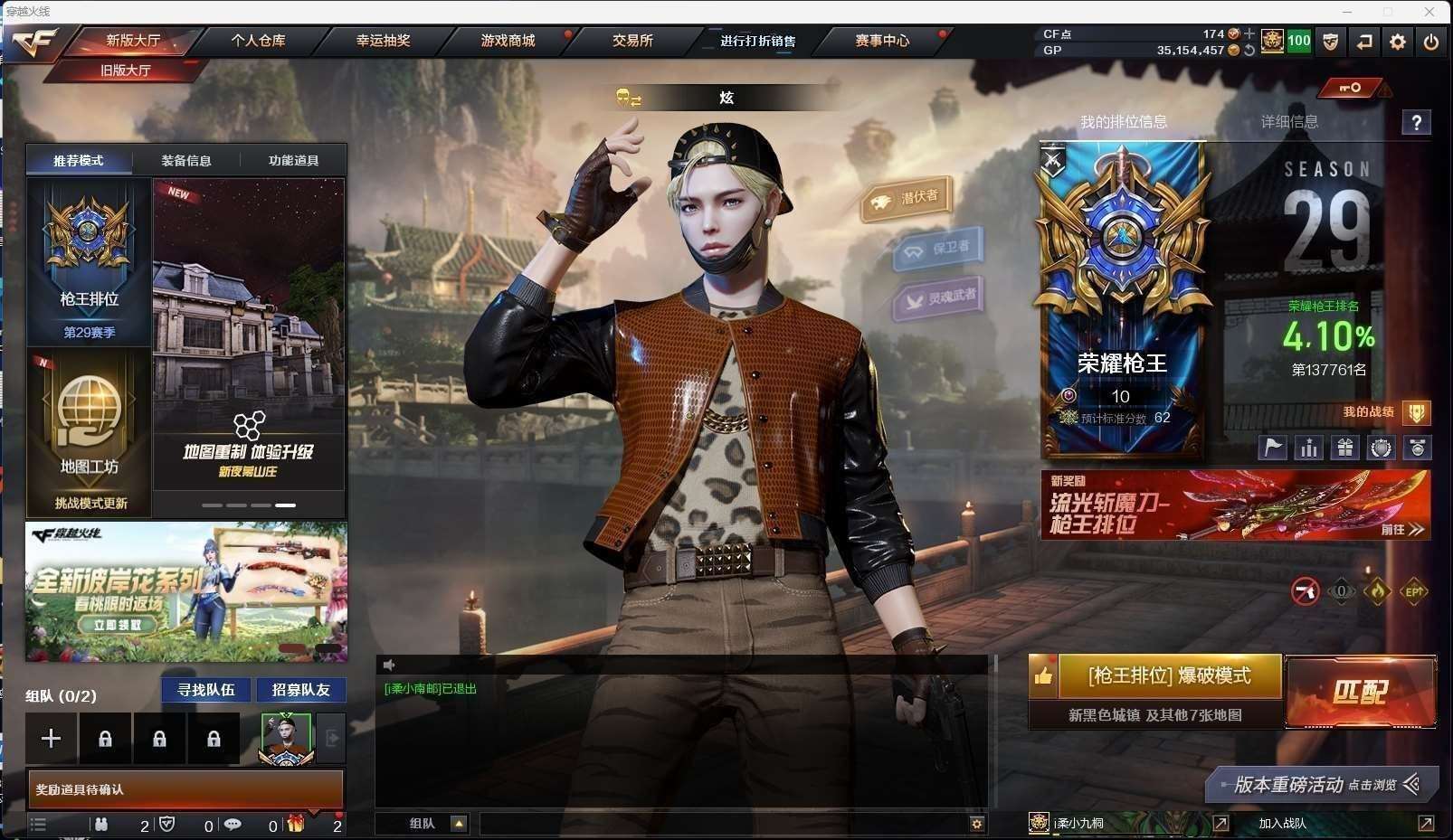1453x840 pixels.
Task: Switch to 装备信息 tab
Action: pyautogui.click(x=186, y=161)
